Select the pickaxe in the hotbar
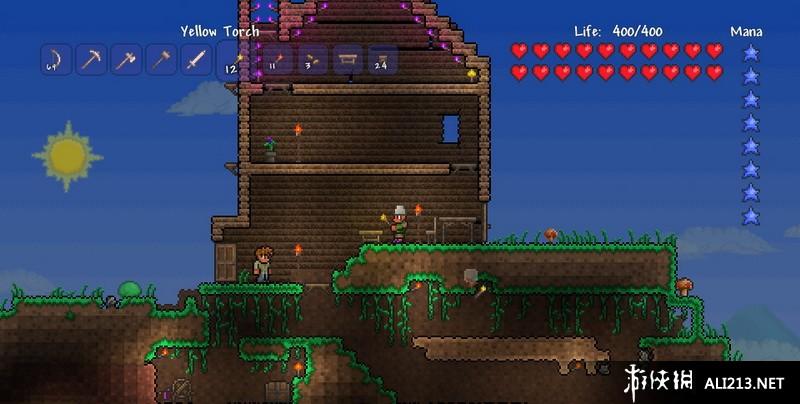This screenshot has width=800, height=404. tap(91, 60)
